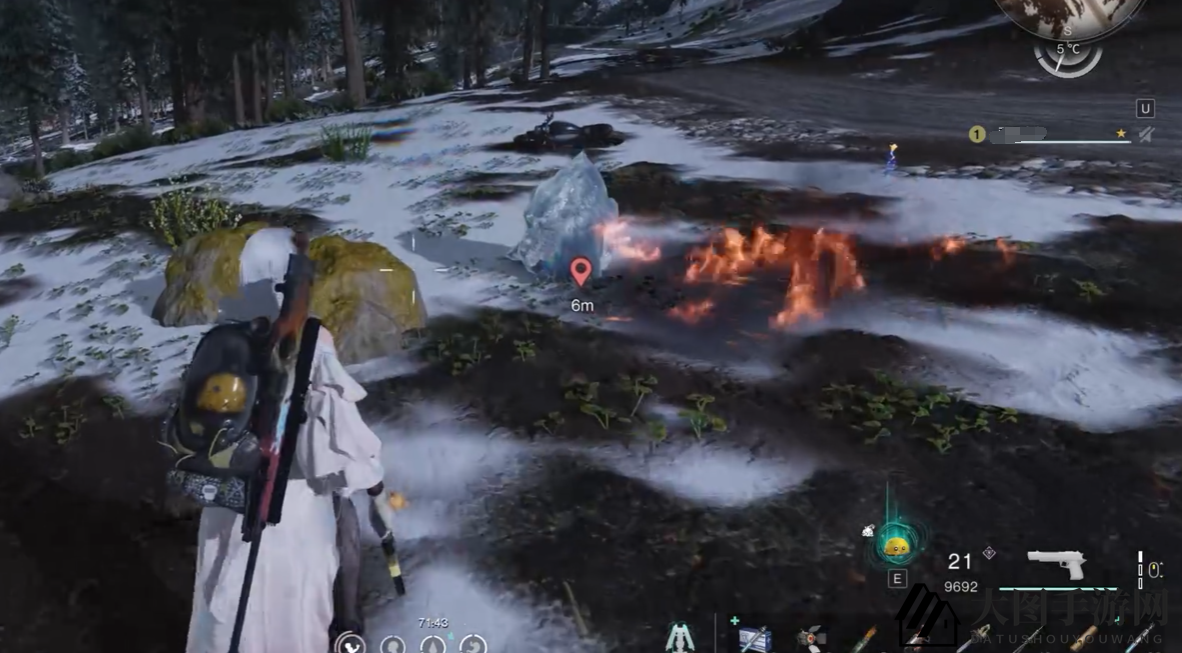
Task: Toggle the muted speaker icon beside teammate
Action: coord(1146,134)
